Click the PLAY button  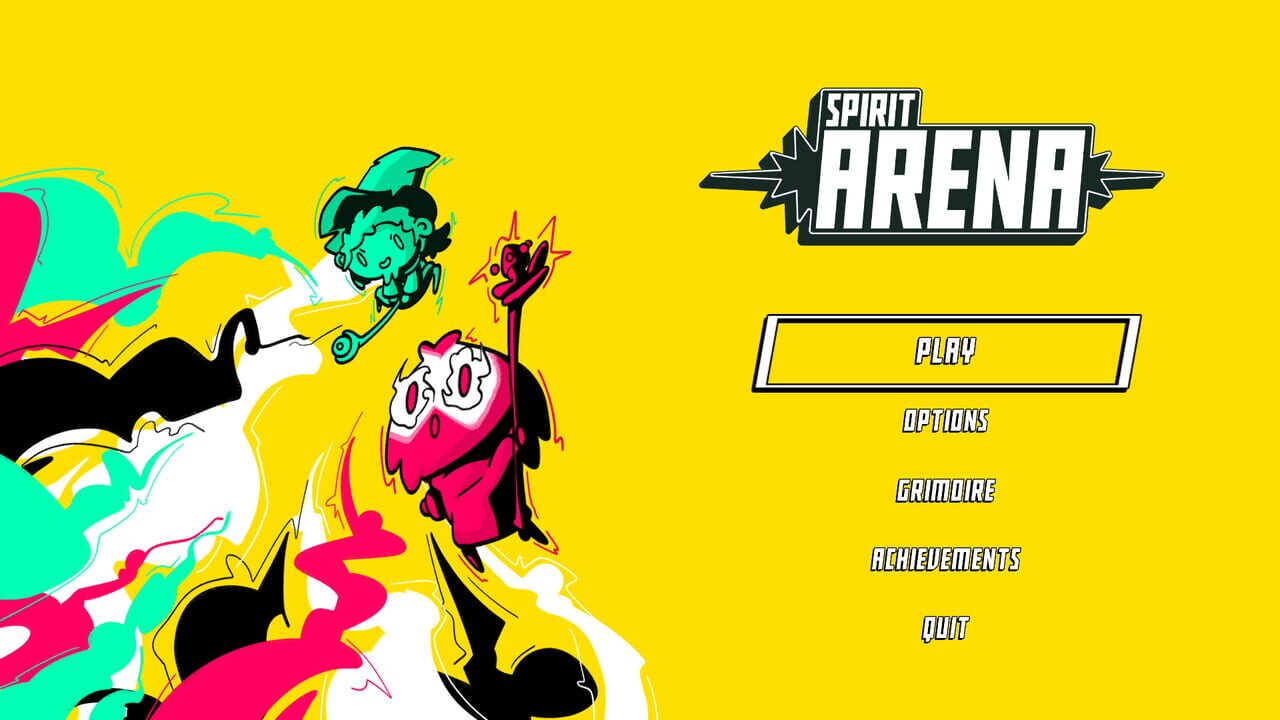[946, 351]
